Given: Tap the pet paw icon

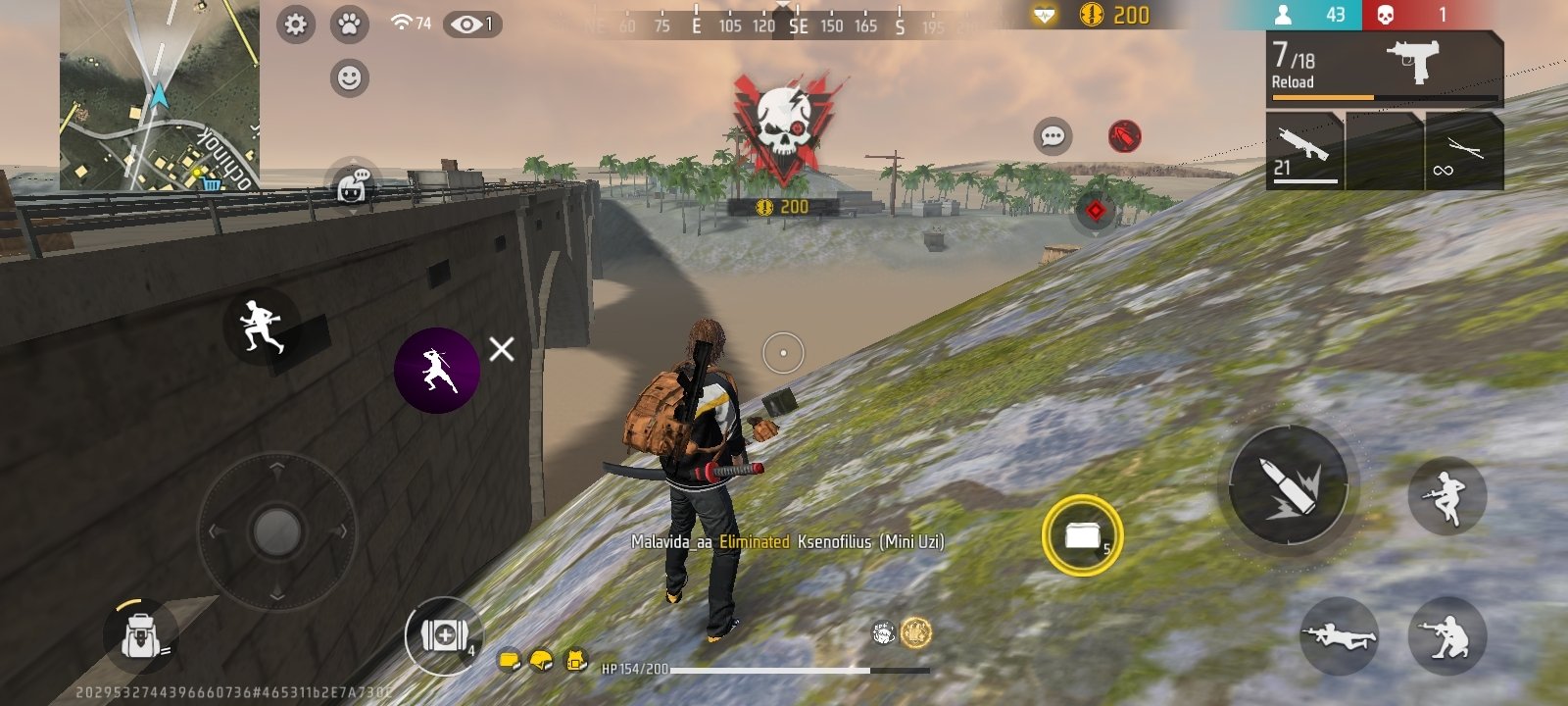Looking at the screenshot, I should coord(349,25).
